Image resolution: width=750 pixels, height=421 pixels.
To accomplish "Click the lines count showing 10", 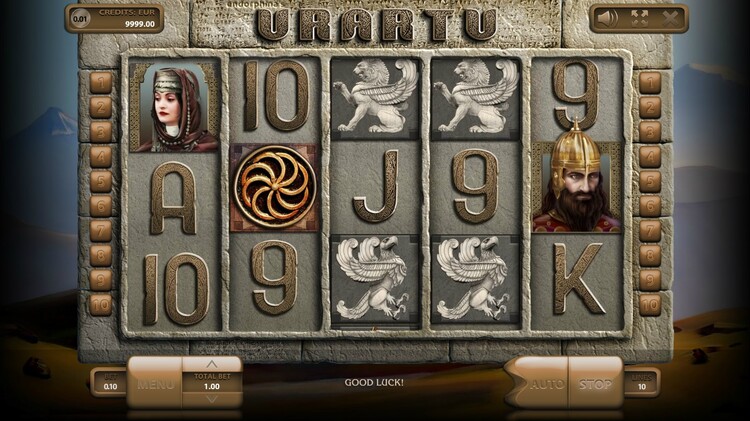I will (640, 384).
